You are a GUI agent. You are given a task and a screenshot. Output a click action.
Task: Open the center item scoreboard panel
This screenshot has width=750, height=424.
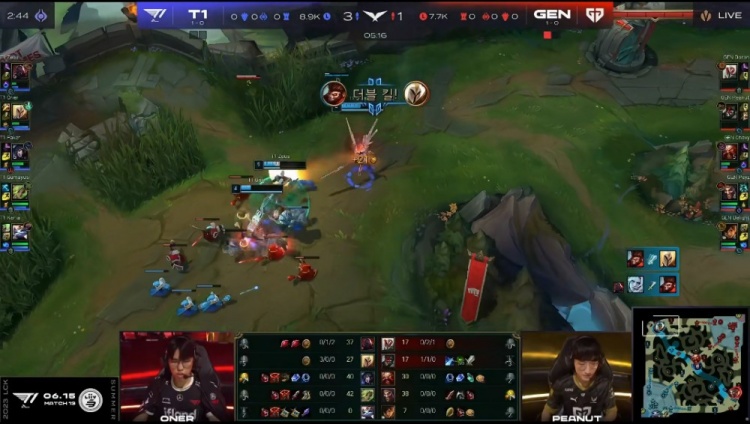pos(377,377)
